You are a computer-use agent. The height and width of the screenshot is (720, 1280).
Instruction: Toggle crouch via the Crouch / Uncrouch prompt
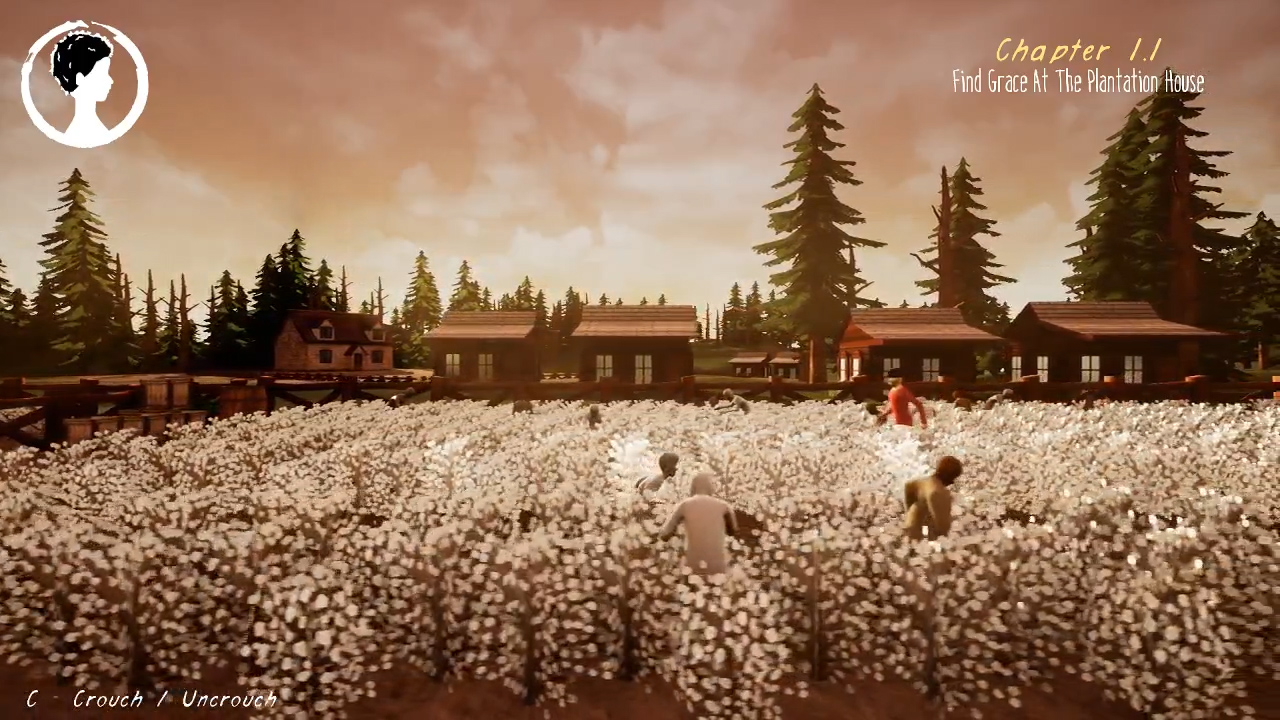pos(174,699)
